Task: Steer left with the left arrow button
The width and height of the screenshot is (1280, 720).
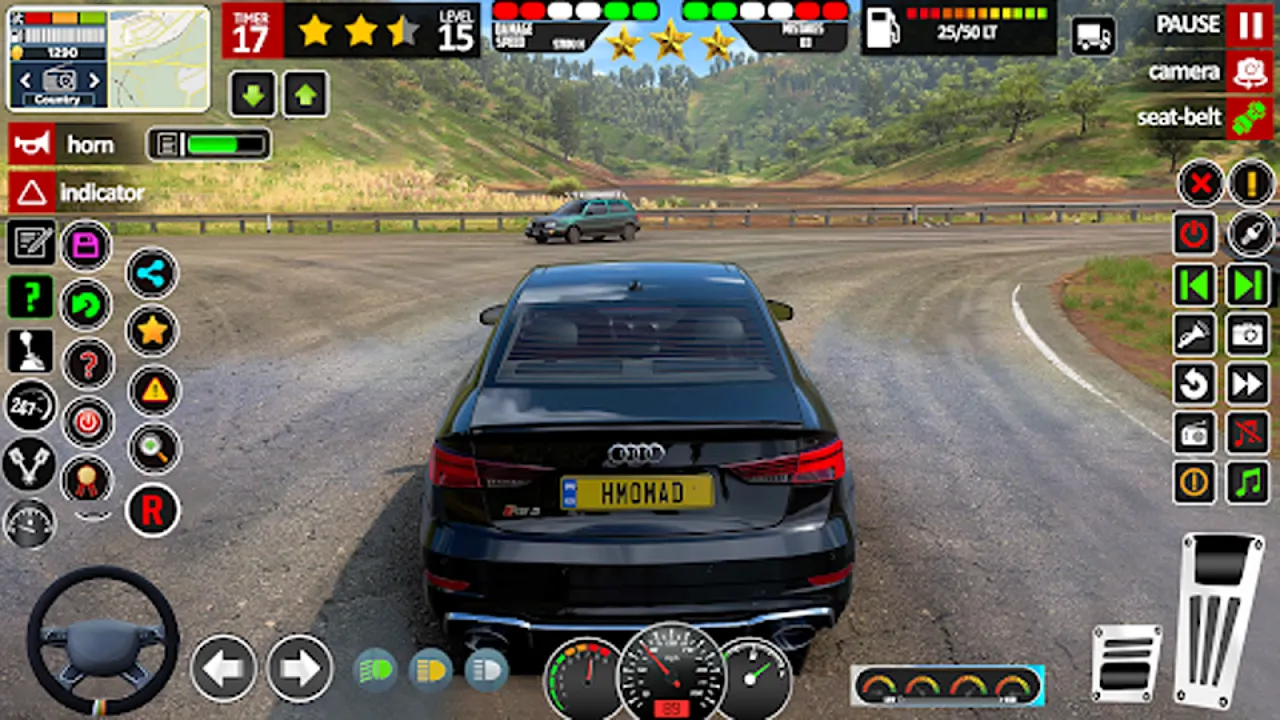Action: pos(223,668)
